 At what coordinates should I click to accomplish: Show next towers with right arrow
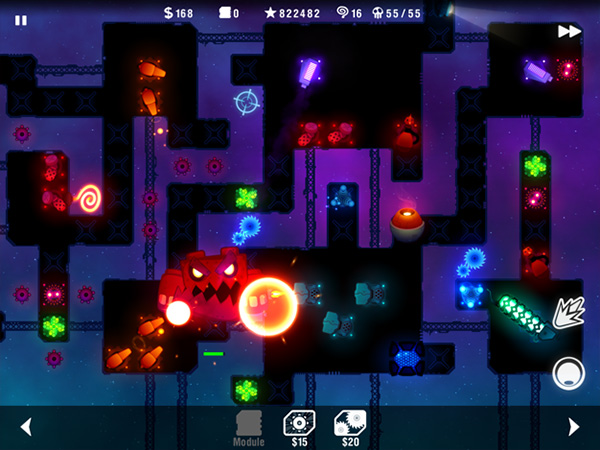[x=573, y=427]
